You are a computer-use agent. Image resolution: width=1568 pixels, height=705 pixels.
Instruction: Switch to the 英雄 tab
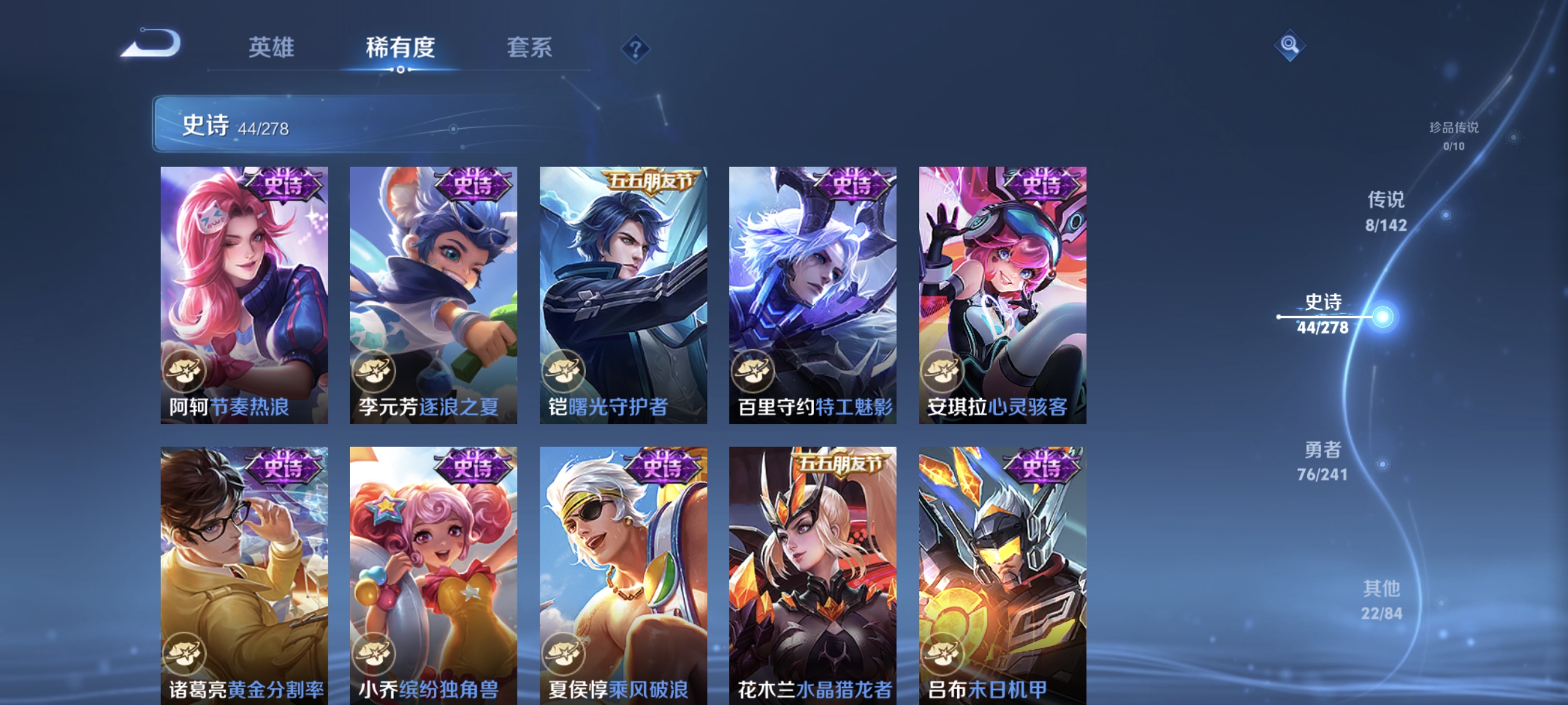pyautogui.click(x=271, y=49)
